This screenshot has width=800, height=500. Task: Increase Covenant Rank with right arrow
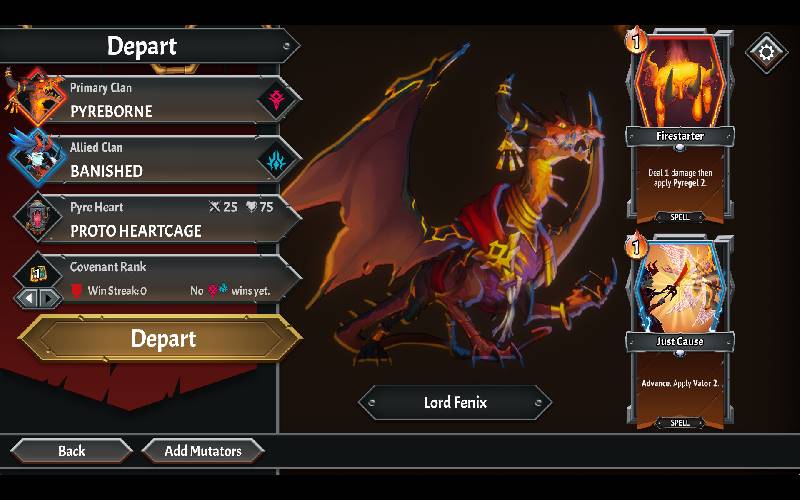click(45, 298)
